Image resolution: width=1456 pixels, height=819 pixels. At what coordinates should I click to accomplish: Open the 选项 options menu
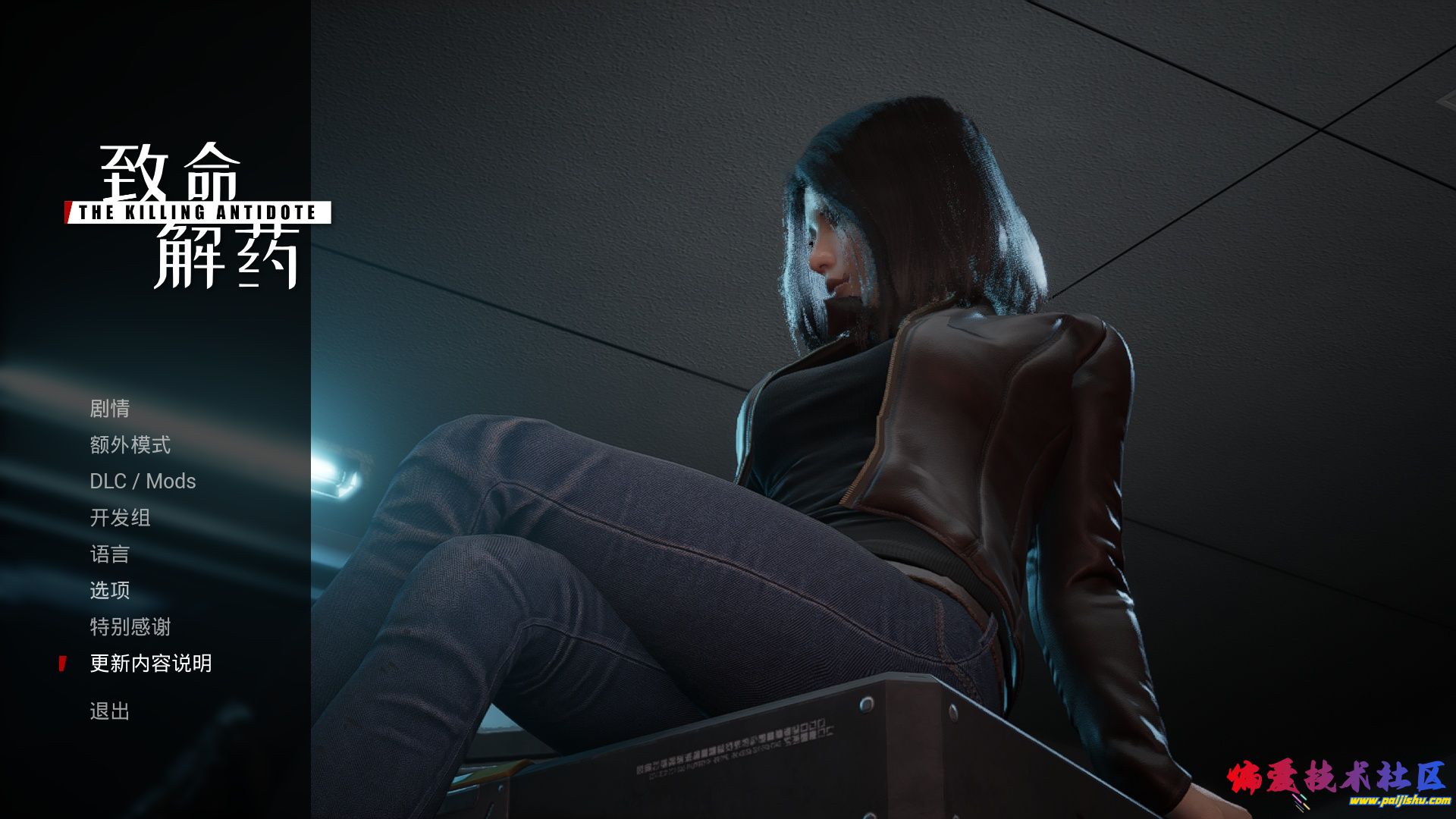pos(110,591)
